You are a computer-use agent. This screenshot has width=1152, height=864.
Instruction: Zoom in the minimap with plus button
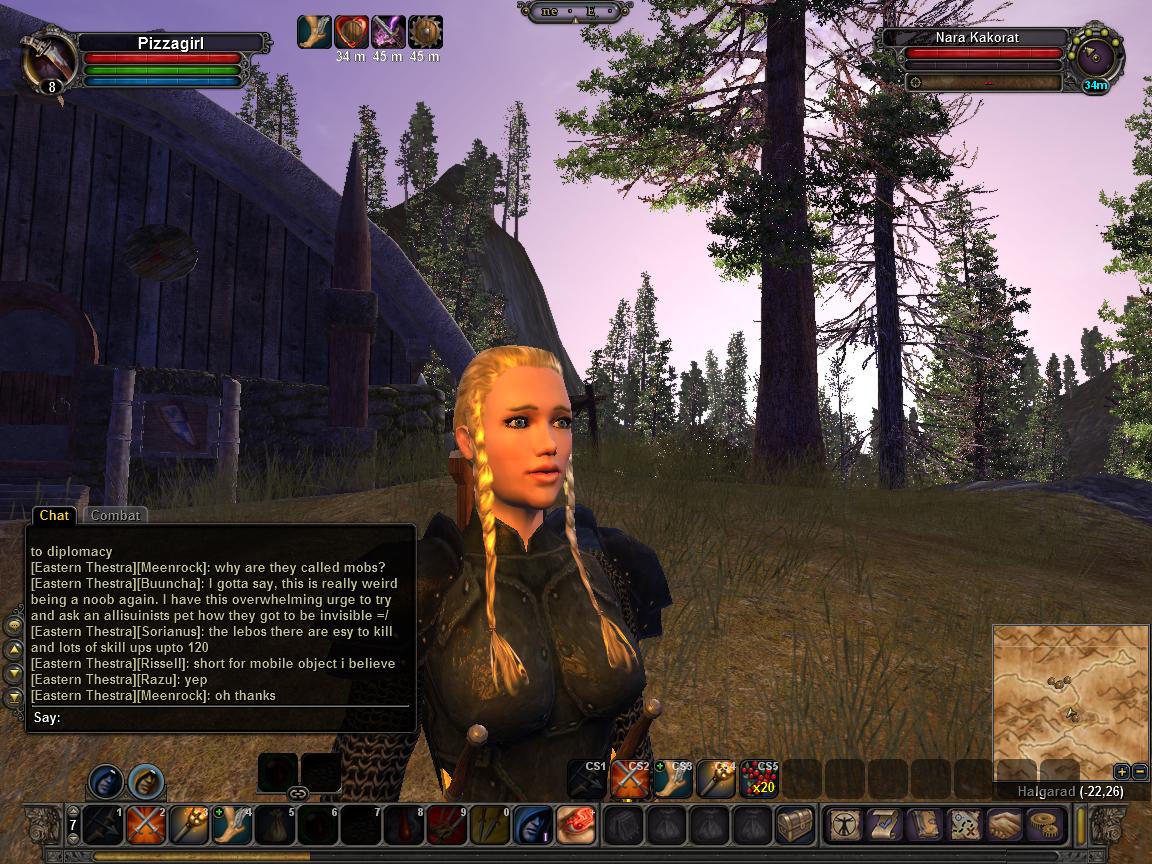point(1122,772)
